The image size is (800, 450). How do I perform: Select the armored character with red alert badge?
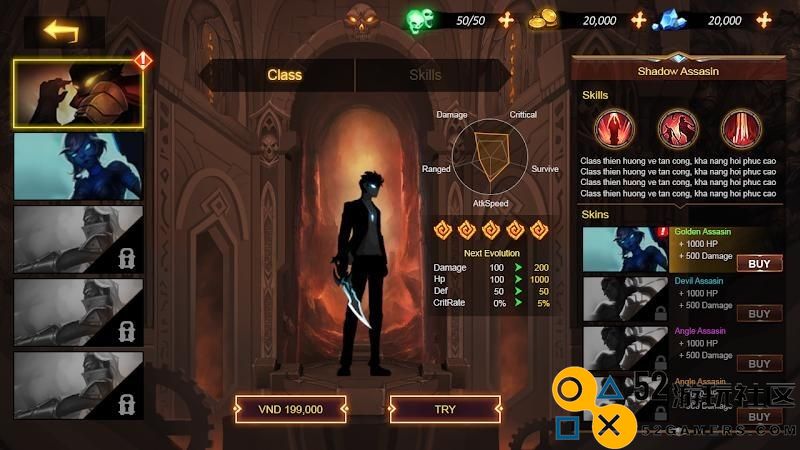tap(78, 93)
